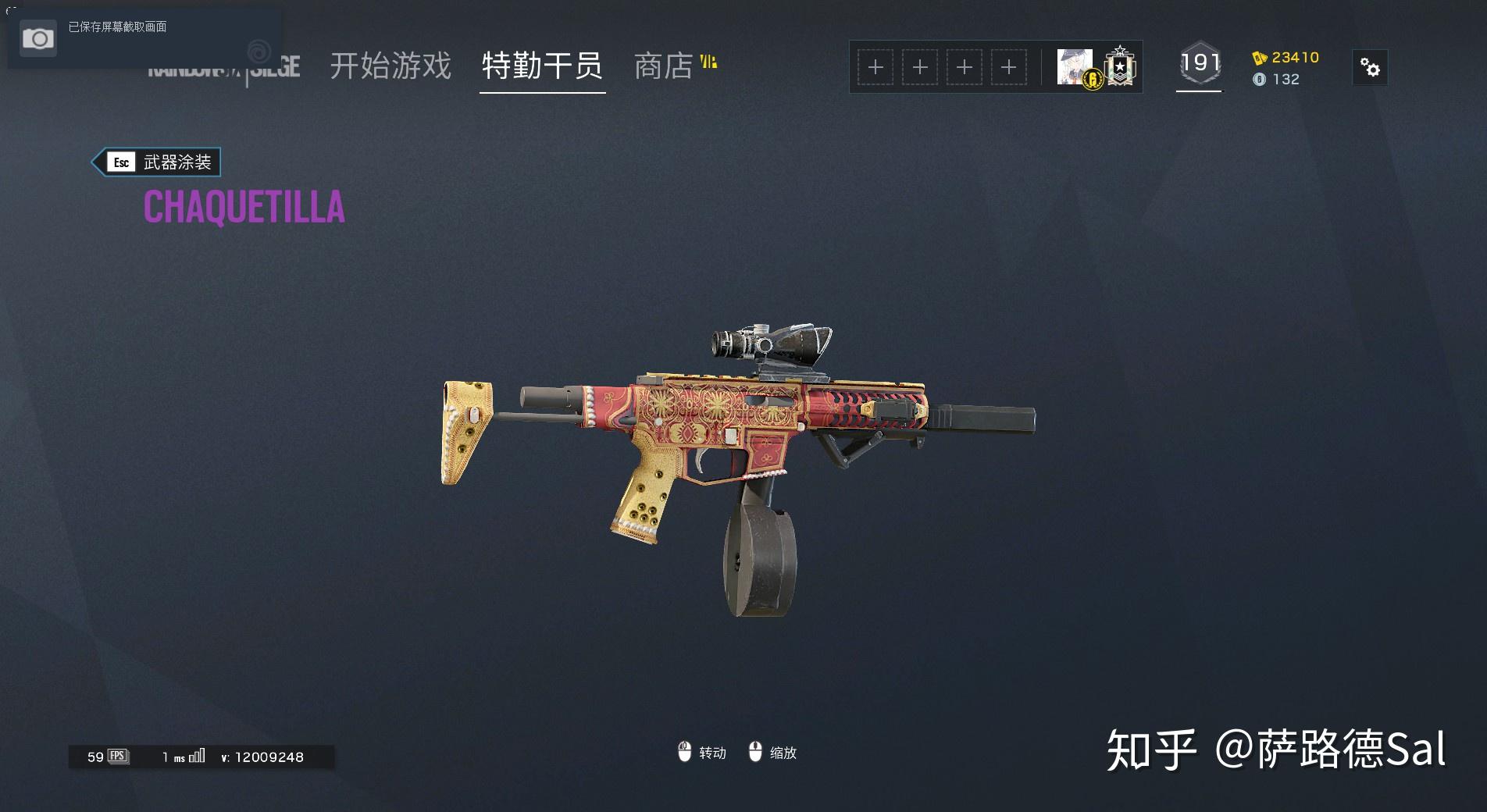Switch to the 特勤干员 operators tab

tap(542, 66)
